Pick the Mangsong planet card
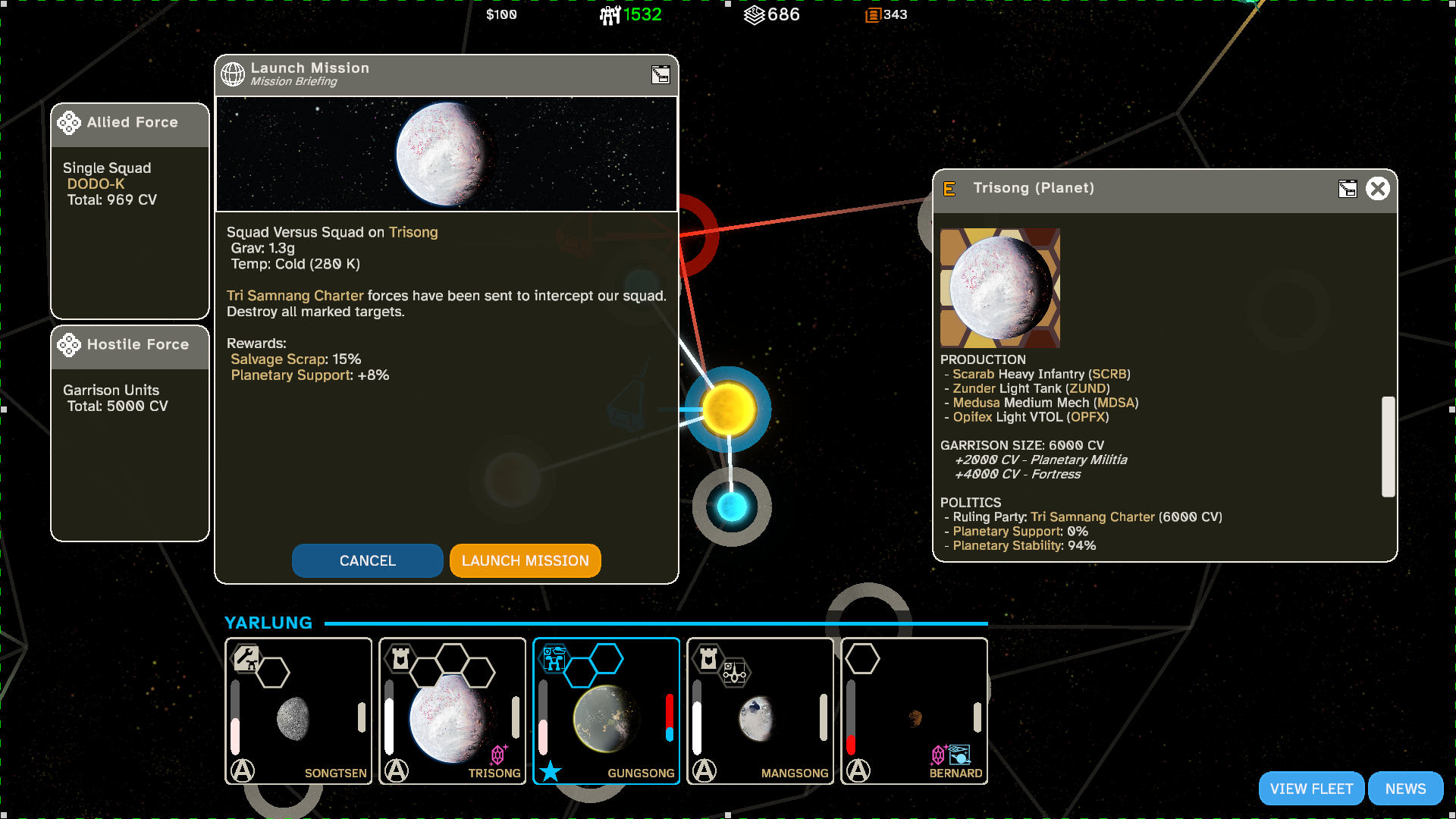The height and width of the screenshot is (819, 1456). pyautogui.click(x=760, y=711)
